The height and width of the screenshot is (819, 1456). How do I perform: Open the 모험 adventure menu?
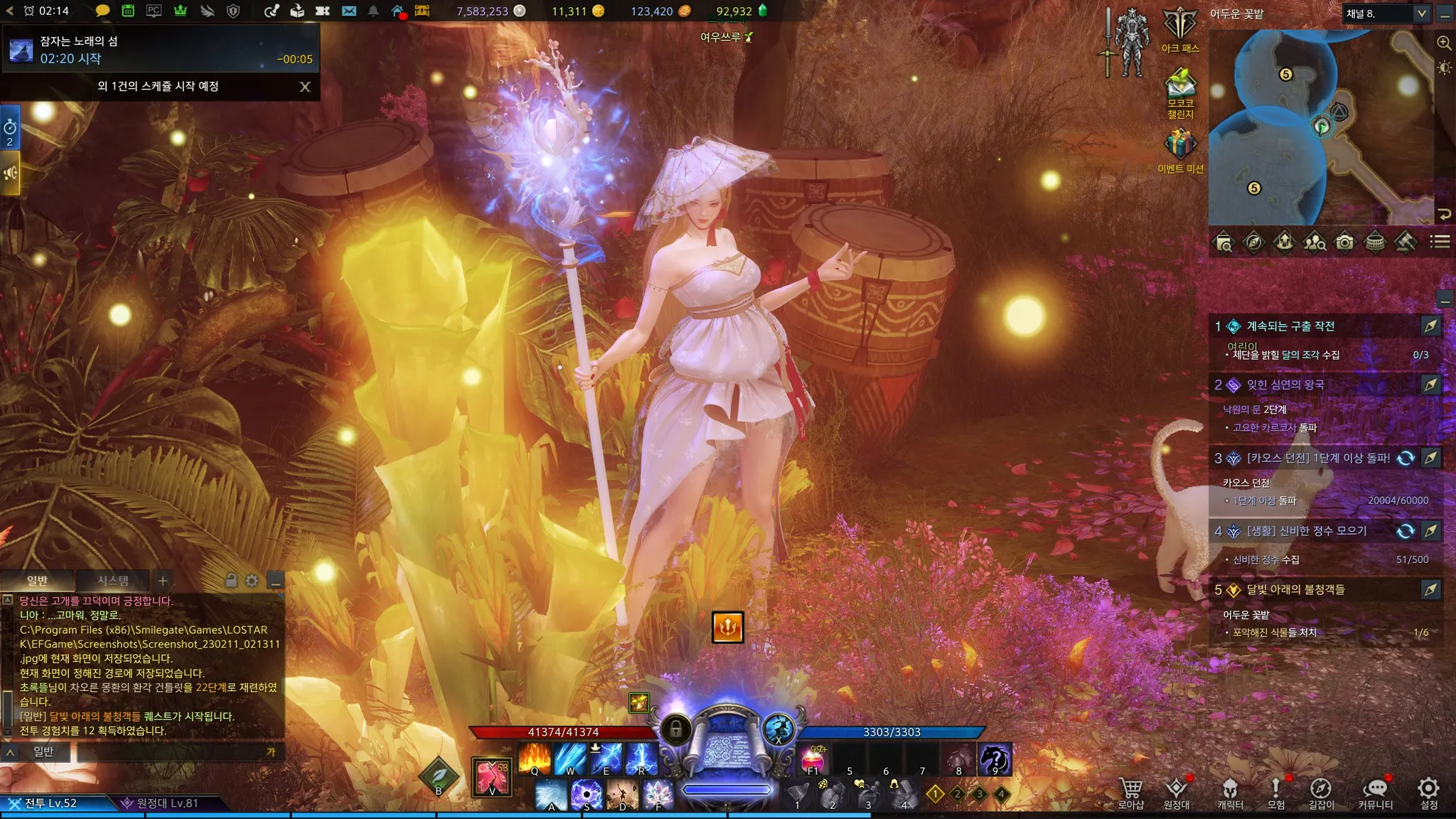(1276, 791)
